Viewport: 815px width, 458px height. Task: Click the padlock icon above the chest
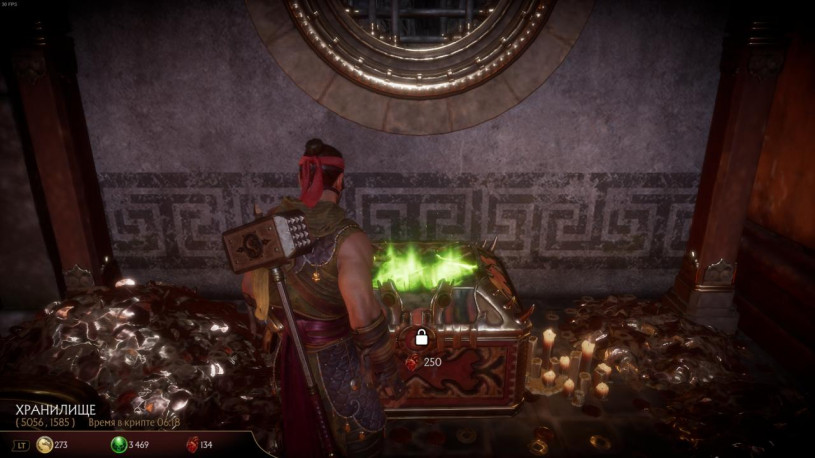(x=422, y=337)
